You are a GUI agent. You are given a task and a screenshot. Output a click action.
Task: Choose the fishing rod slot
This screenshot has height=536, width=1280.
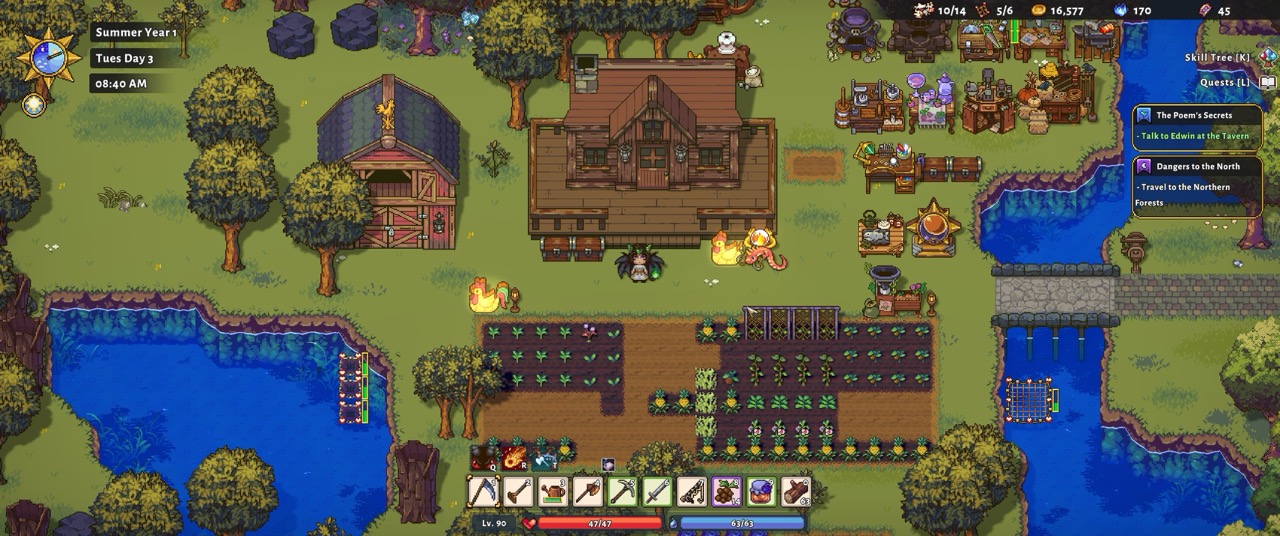(692, 492)
